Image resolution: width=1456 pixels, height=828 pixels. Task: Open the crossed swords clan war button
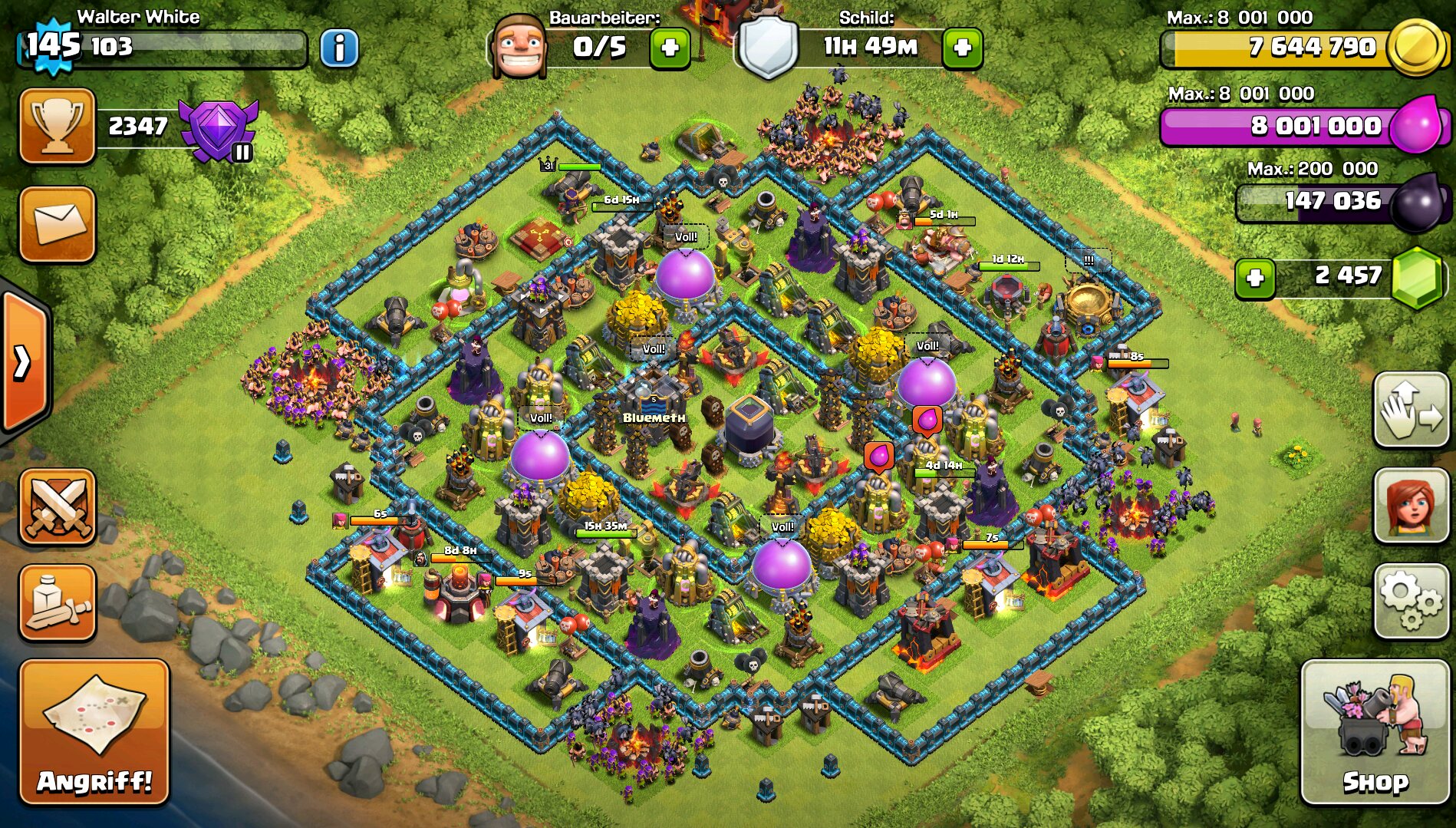(58, 507)
